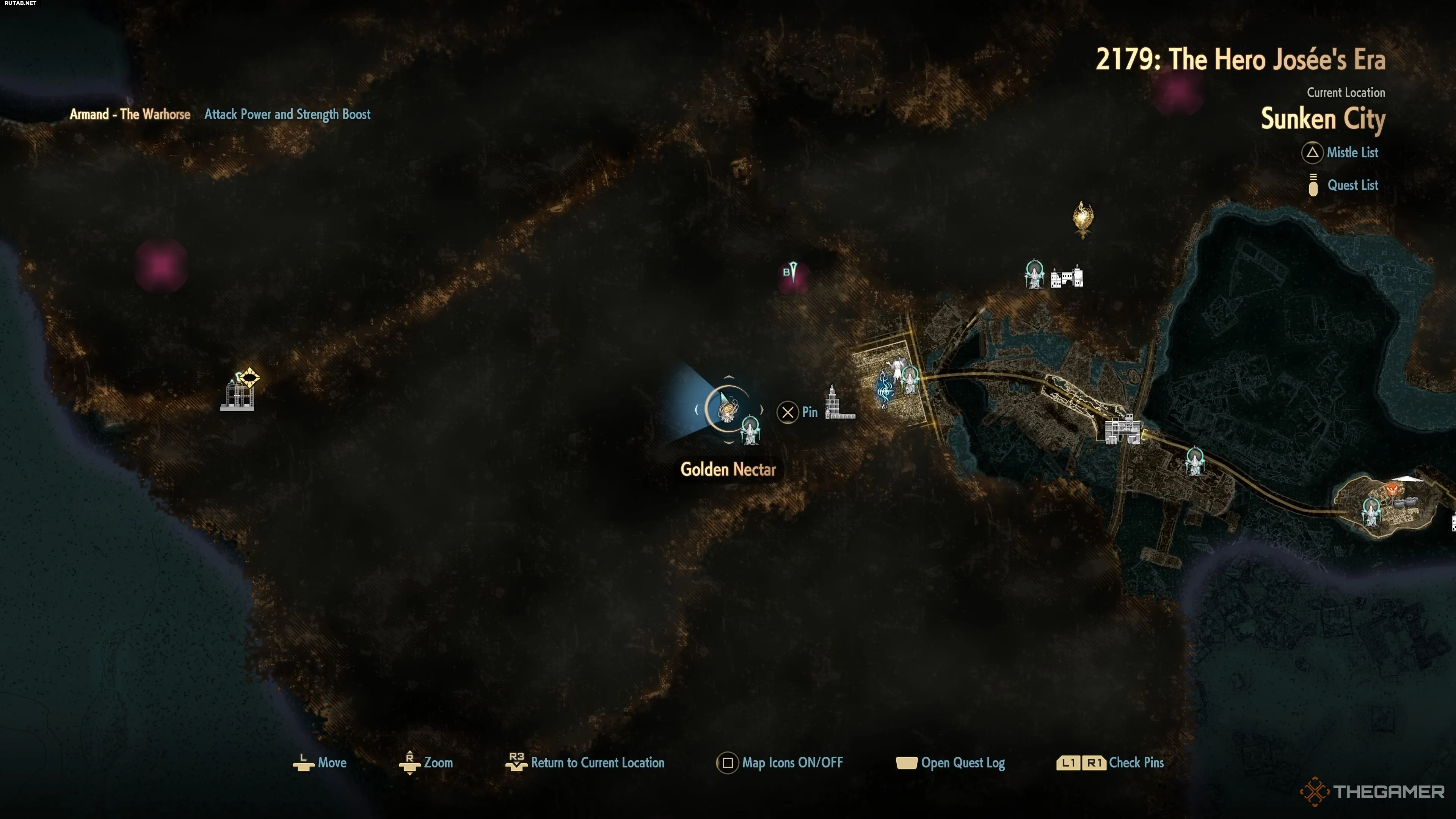Click the golden eye diamond marker
The height and width of the screenshot is (819, 1456).
249,377
